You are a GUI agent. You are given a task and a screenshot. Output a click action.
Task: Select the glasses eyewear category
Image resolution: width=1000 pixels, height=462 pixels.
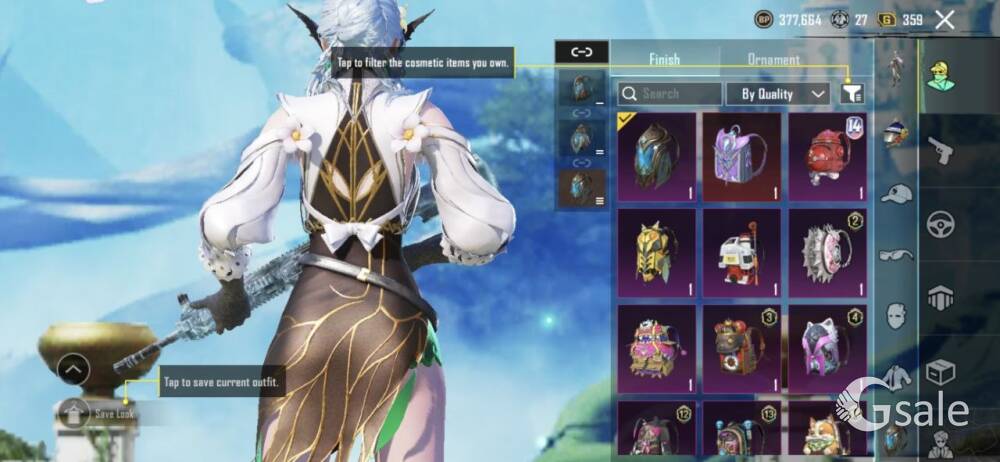click(x=896, y=255)
